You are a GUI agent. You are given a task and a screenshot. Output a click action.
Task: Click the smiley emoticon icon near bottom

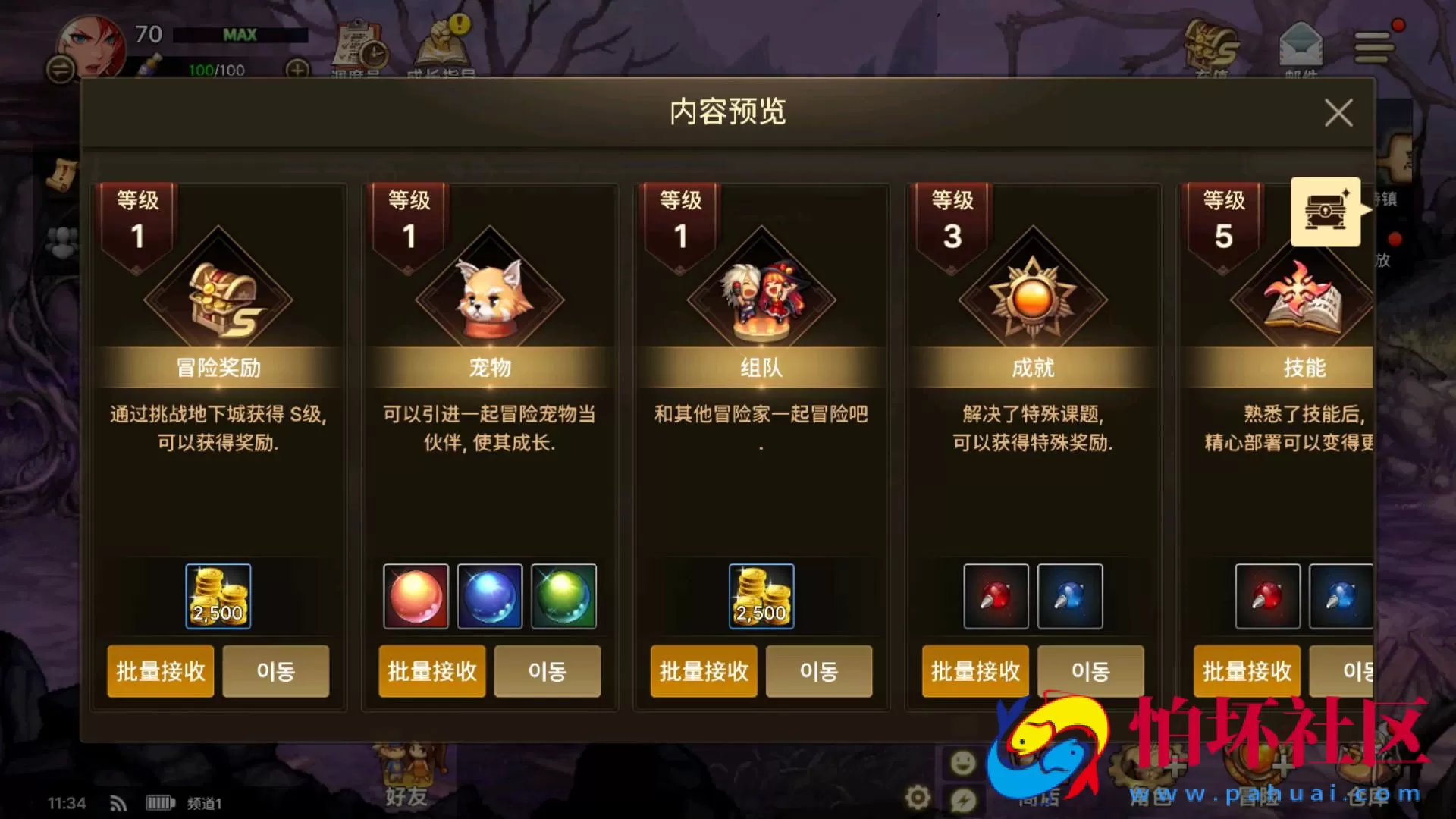962,762
